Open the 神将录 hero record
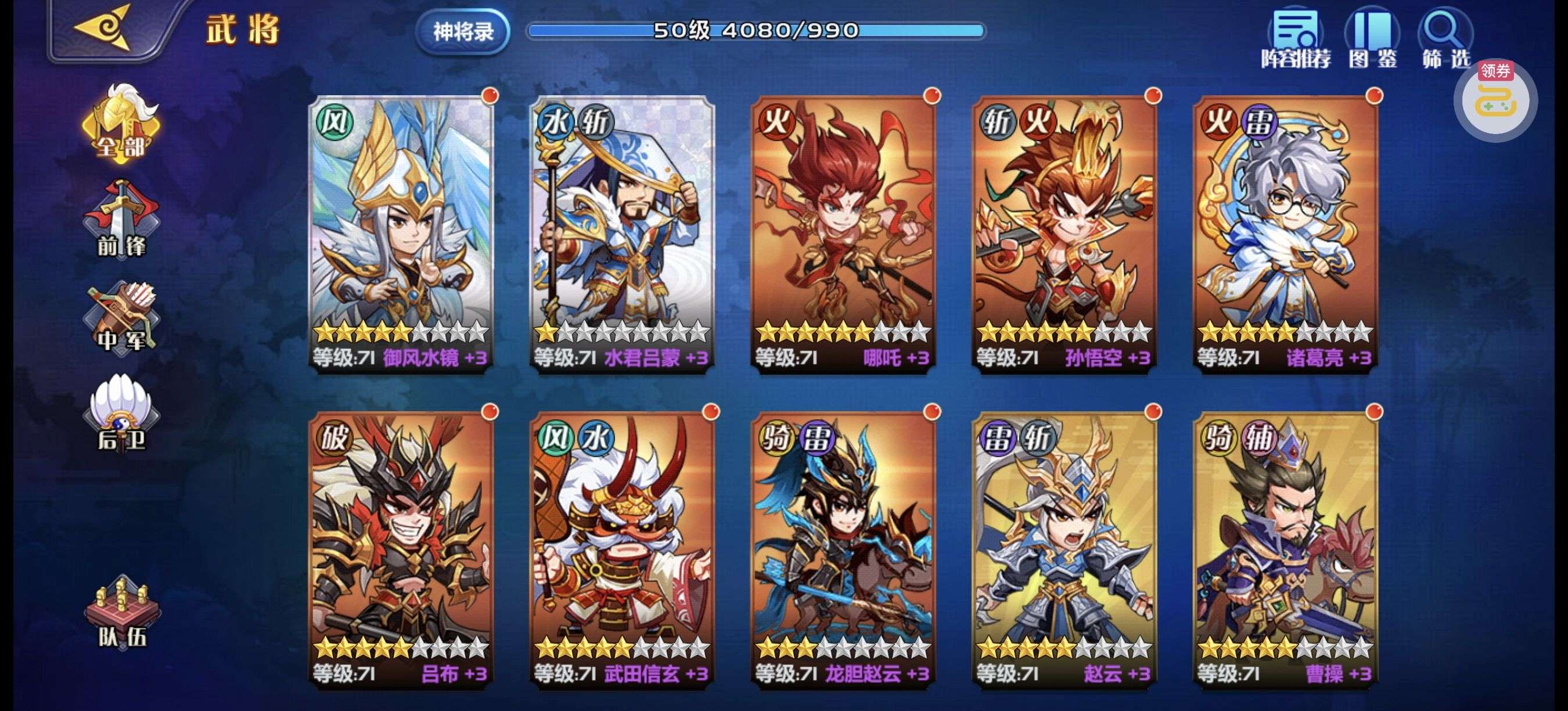1568x711 pixels. click(463, 31)
